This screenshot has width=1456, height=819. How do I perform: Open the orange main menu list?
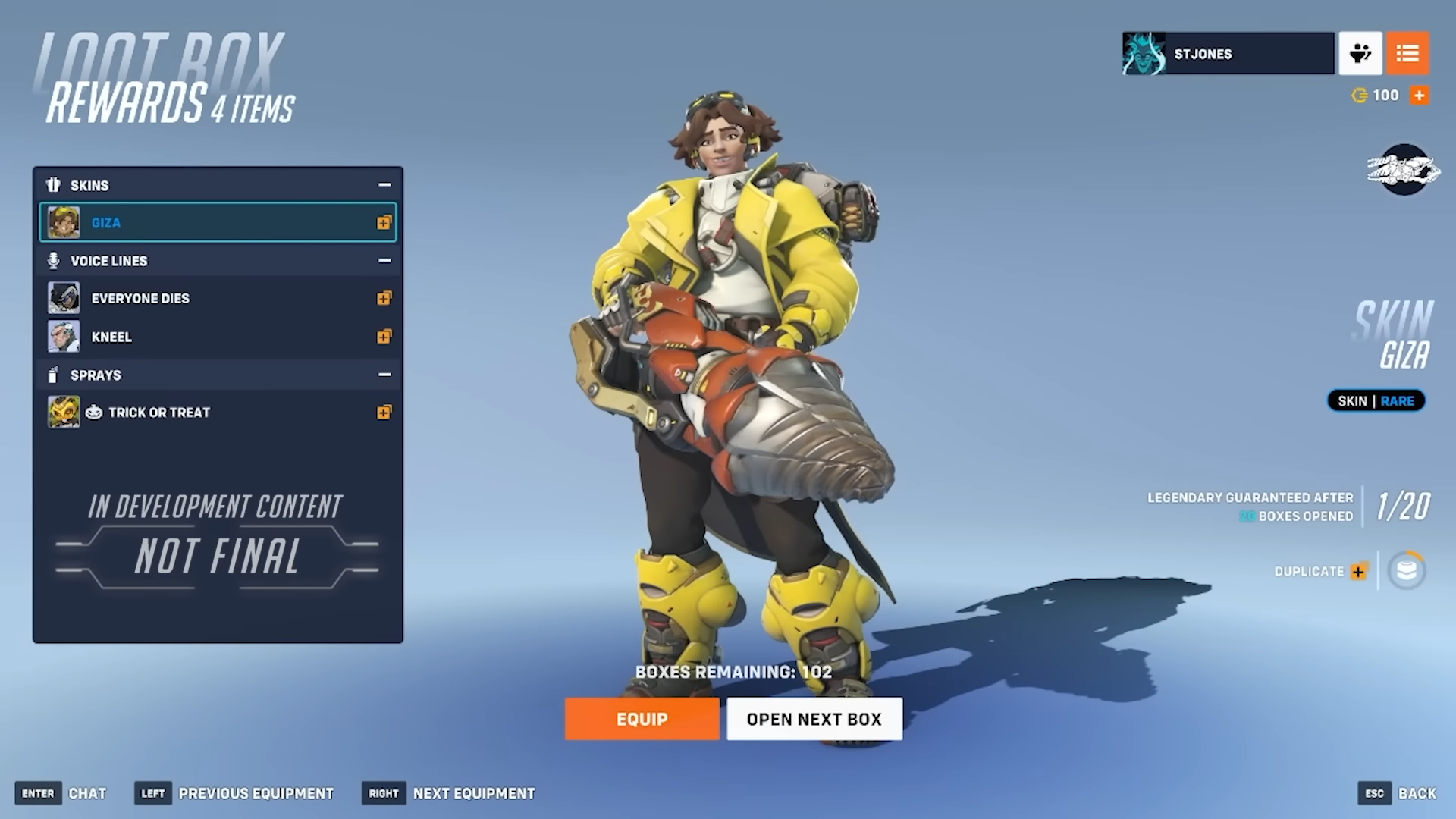(1407, 54)
